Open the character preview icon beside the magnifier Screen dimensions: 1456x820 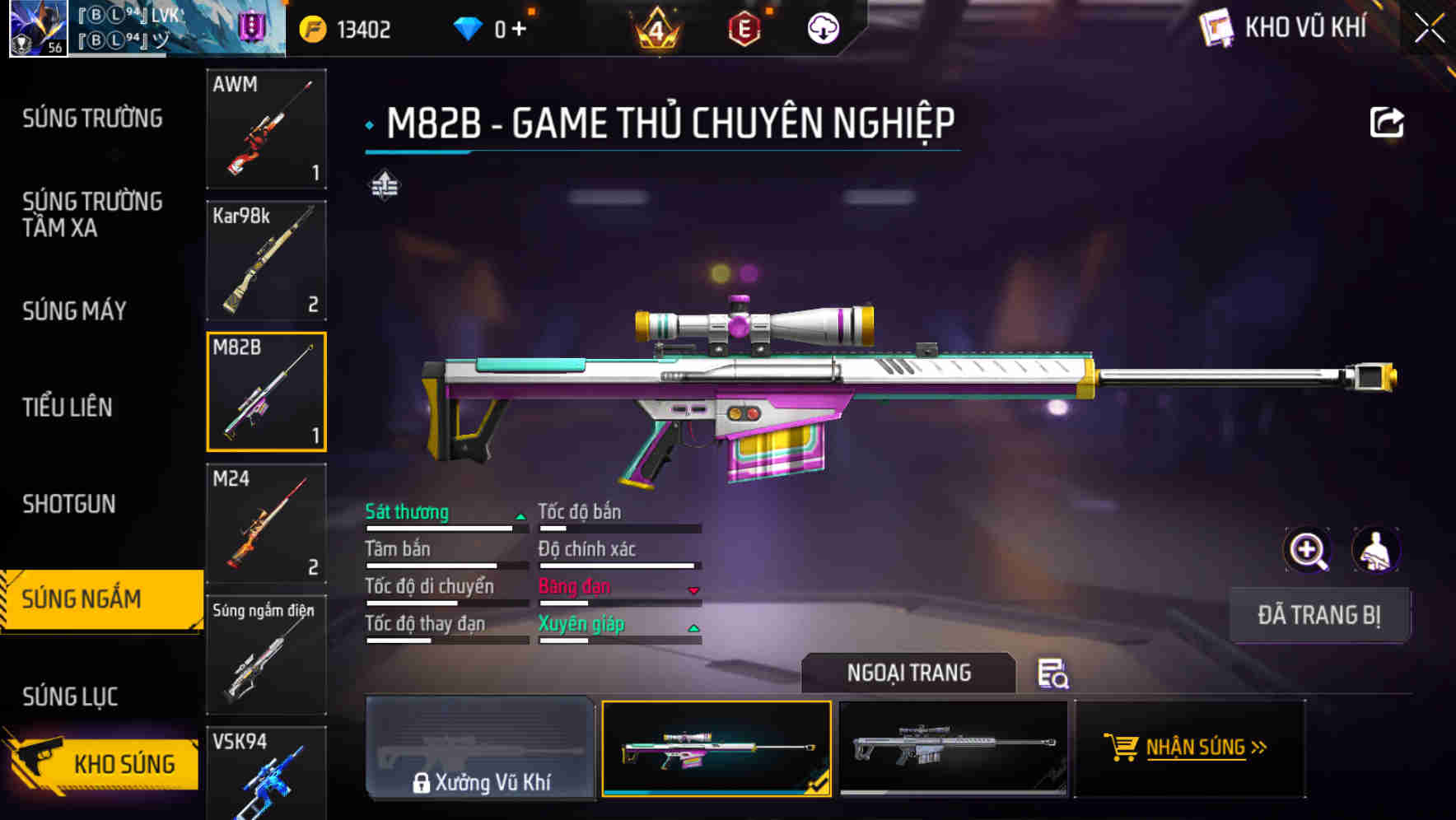click(1374, 550)
